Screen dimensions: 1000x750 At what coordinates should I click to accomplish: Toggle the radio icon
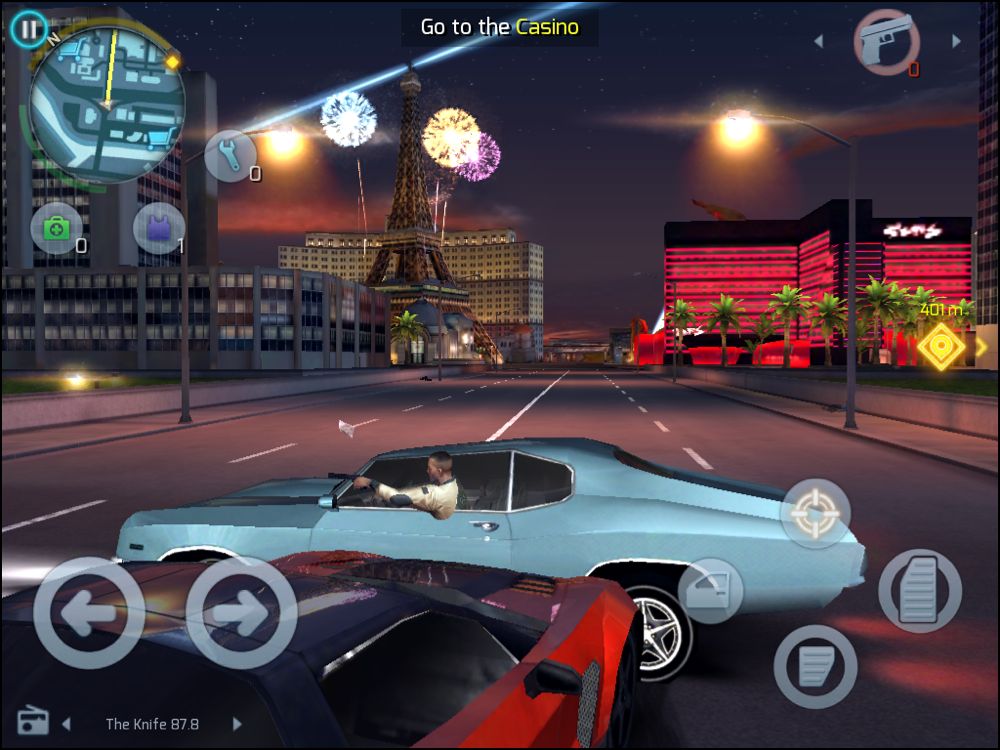click(x=33, y=722)
